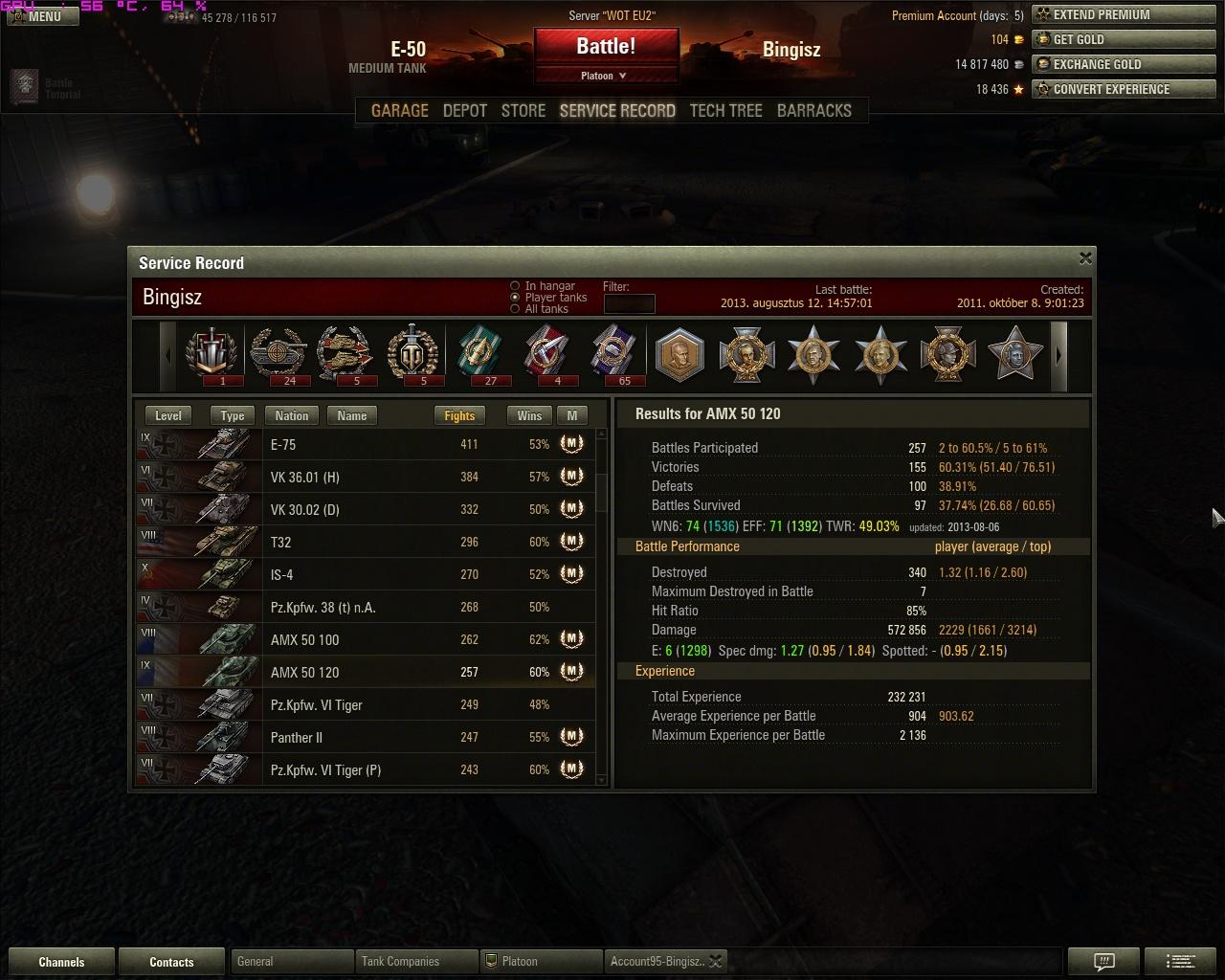The image size is (1225, 980).
Task: Click into the Filter text field
Action: point(629,304)
